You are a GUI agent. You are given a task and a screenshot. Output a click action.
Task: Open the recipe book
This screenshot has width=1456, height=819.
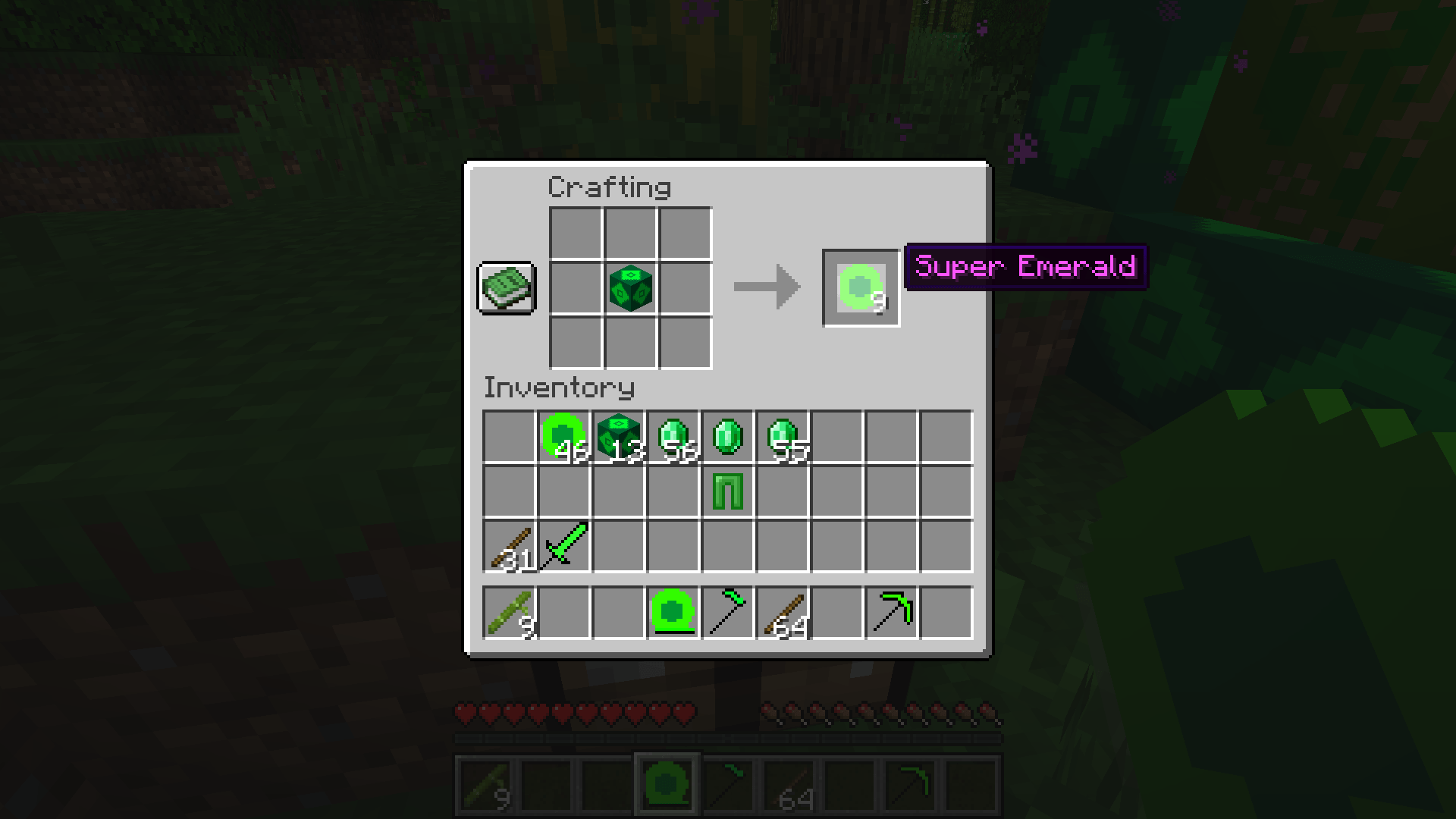(x=506, y=288)
